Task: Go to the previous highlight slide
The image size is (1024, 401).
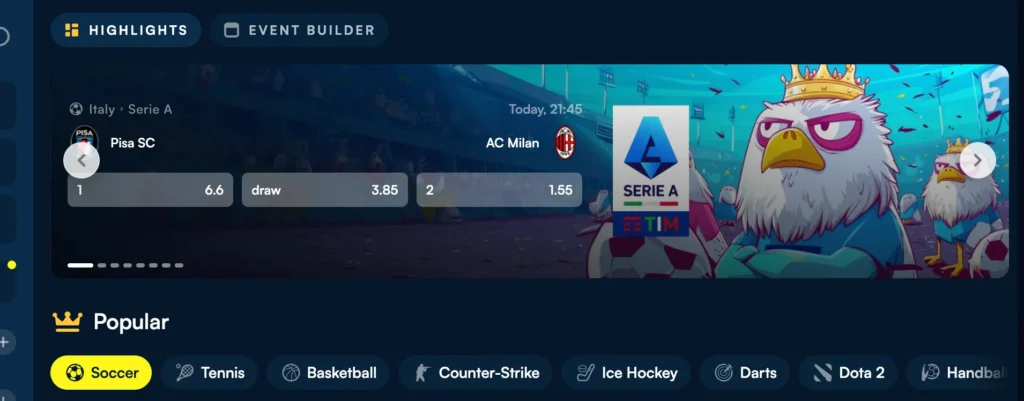Action: point(81,160)
